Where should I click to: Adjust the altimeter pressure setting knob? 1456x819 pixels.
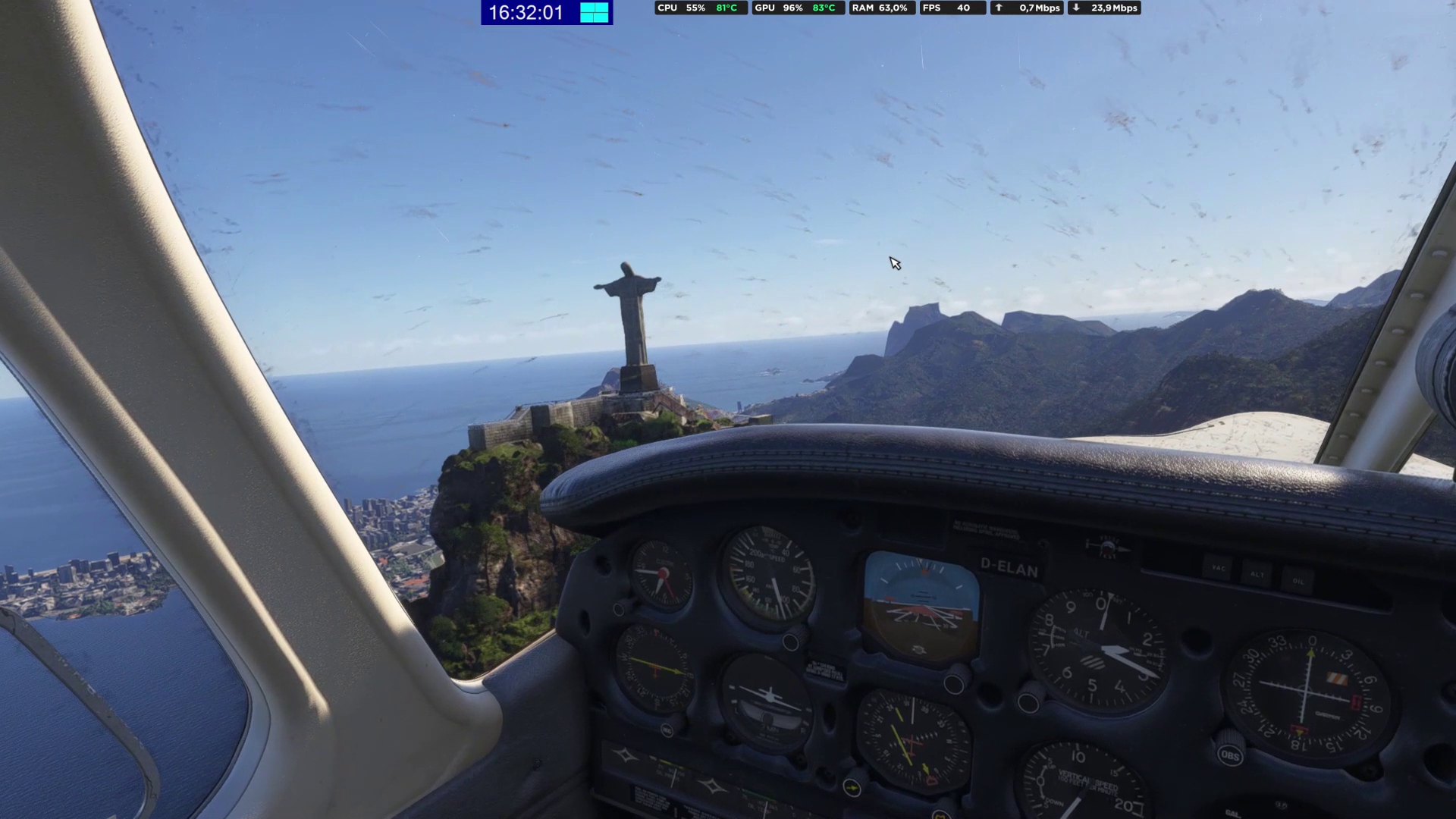[1029, 701]
